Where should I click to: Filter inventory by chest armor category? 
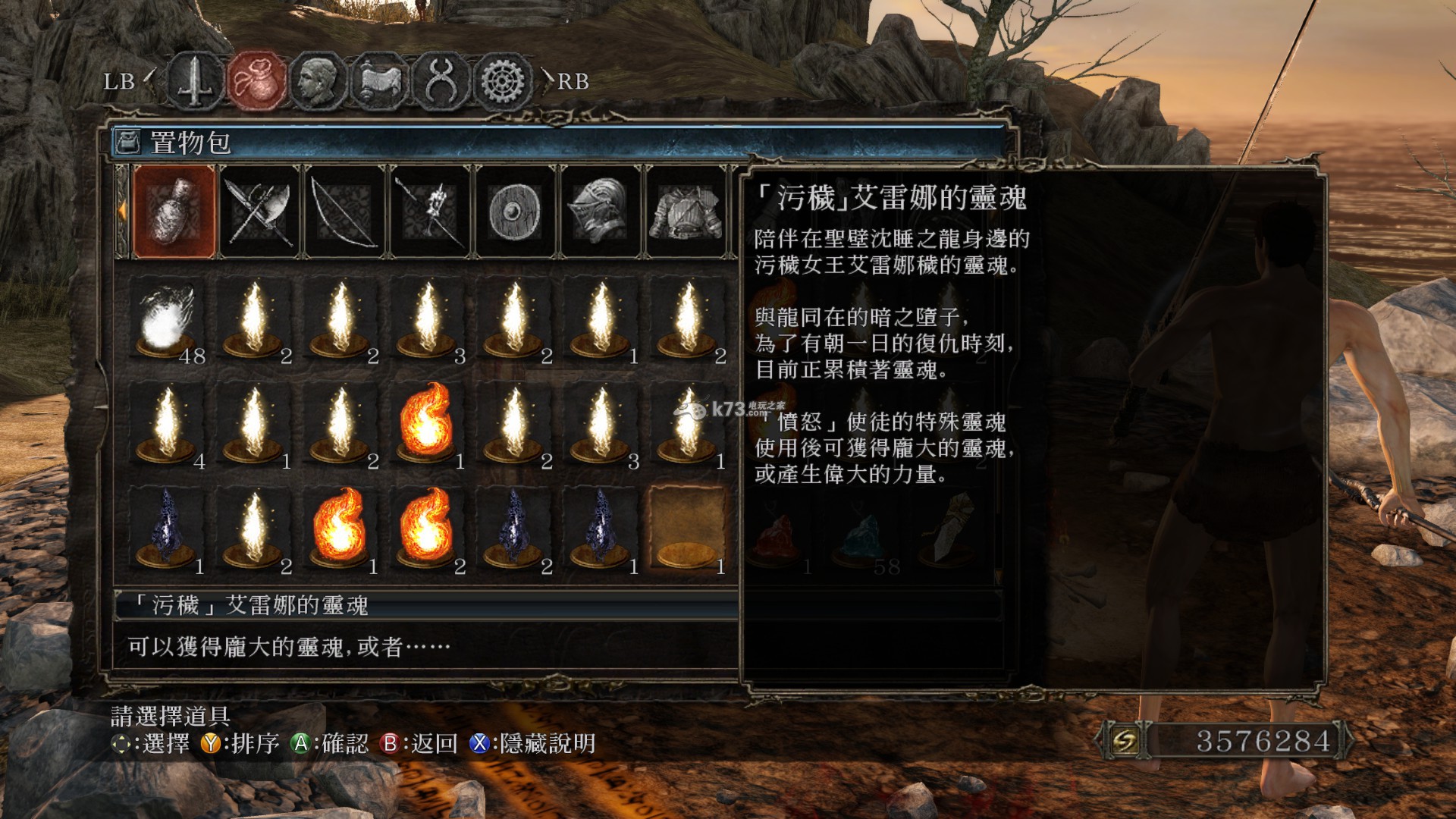(687, 212)
